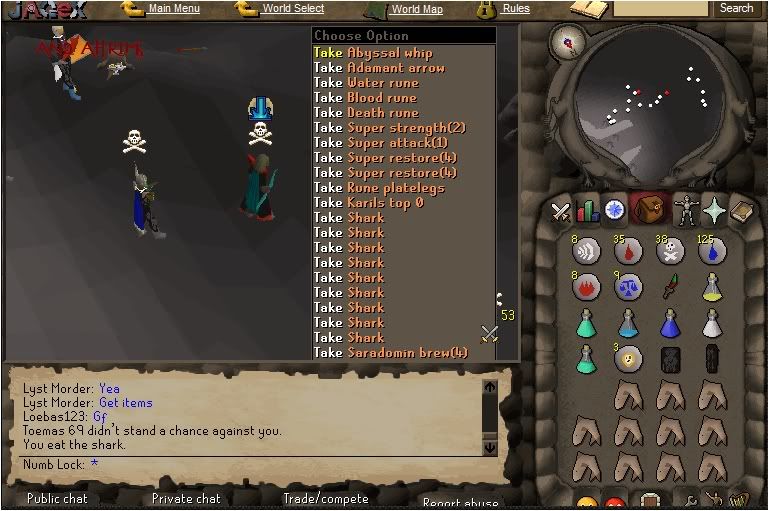Click the Trade/compete chat button
The width and height of the screenshot is (768, 511).
click(x=325, y=498)
